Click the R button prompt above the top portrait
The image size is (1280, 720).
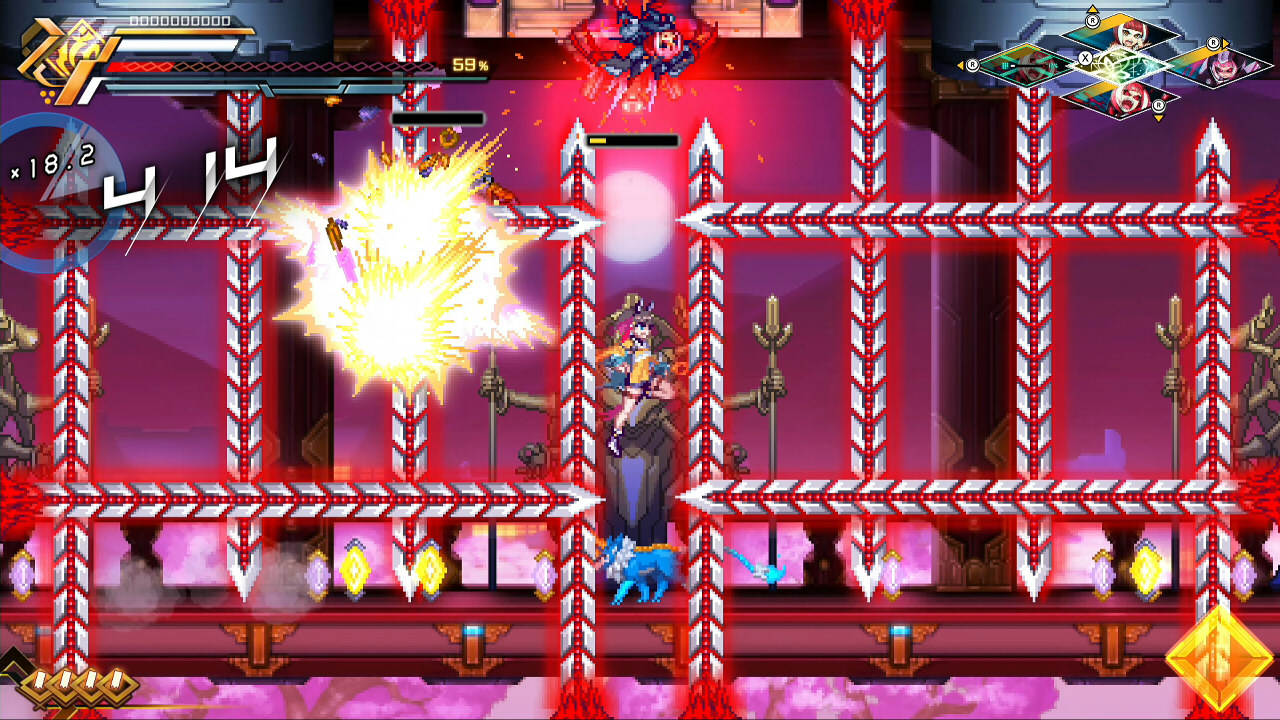[x=1092, y=20]
